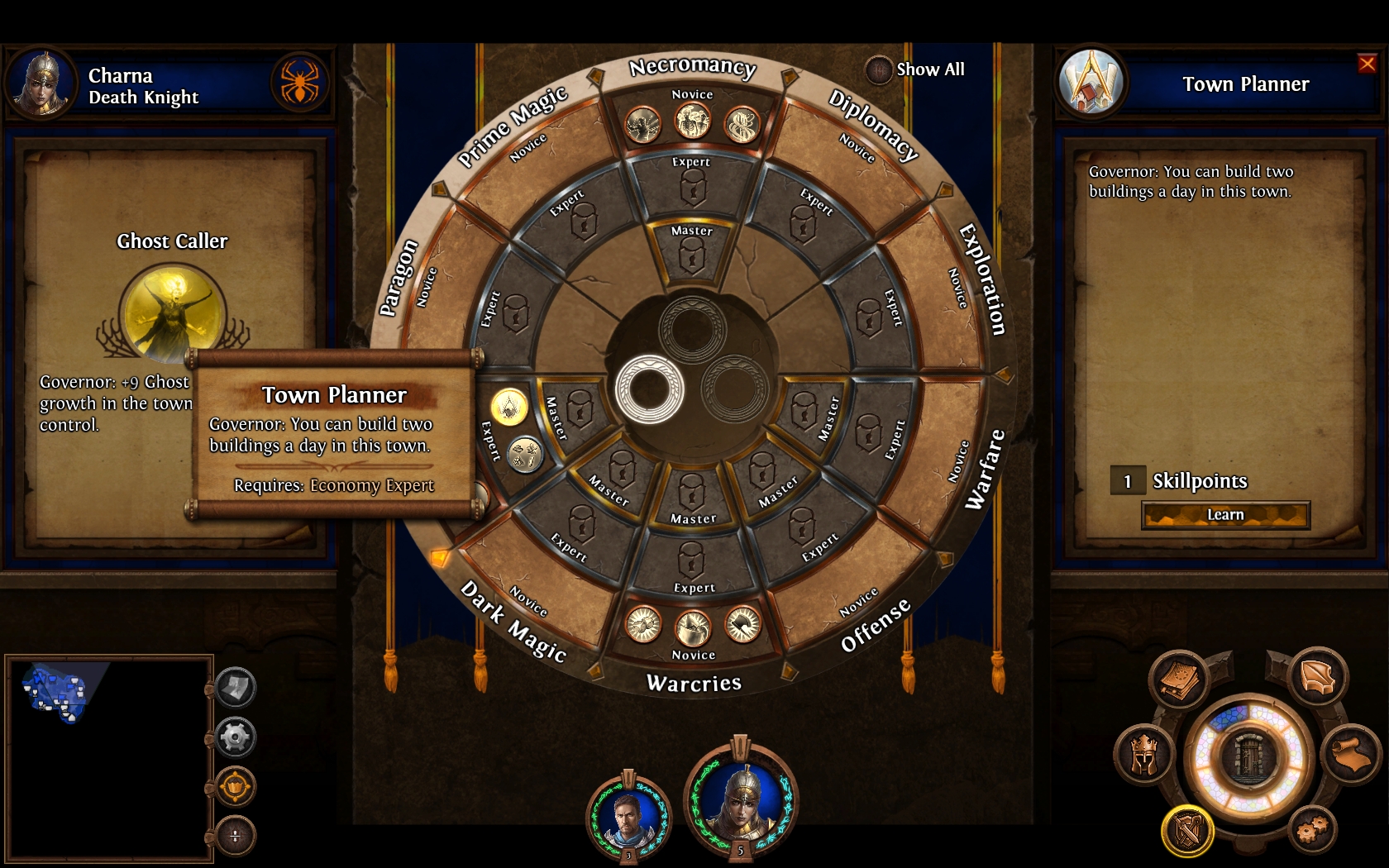This screenshot has width=1389, height=868.
Task: Open the scroll icon in the round menu
Action: (1352, 754)
